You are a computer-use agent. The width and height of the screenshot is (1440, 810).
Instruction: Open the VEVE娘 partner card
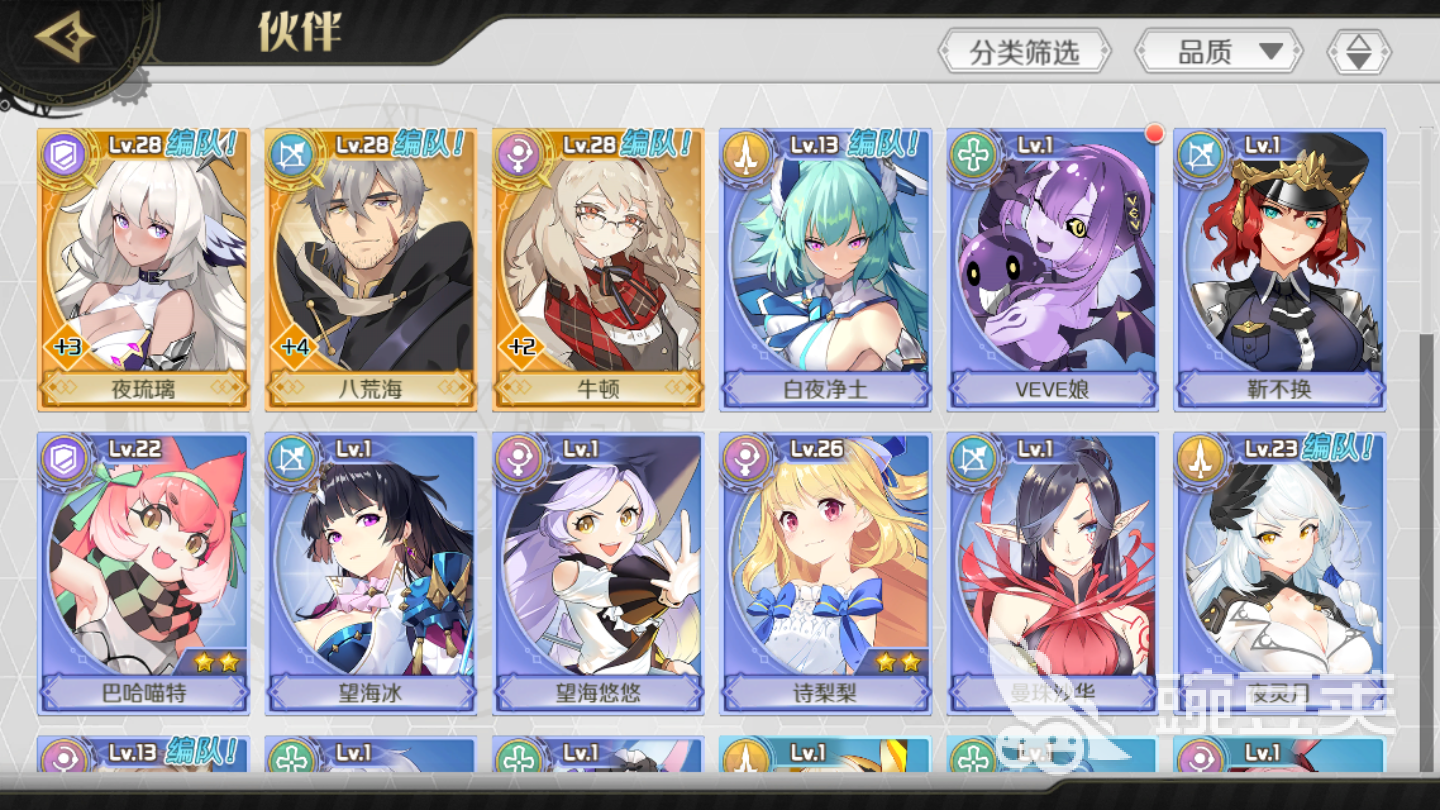[1052, 269]
